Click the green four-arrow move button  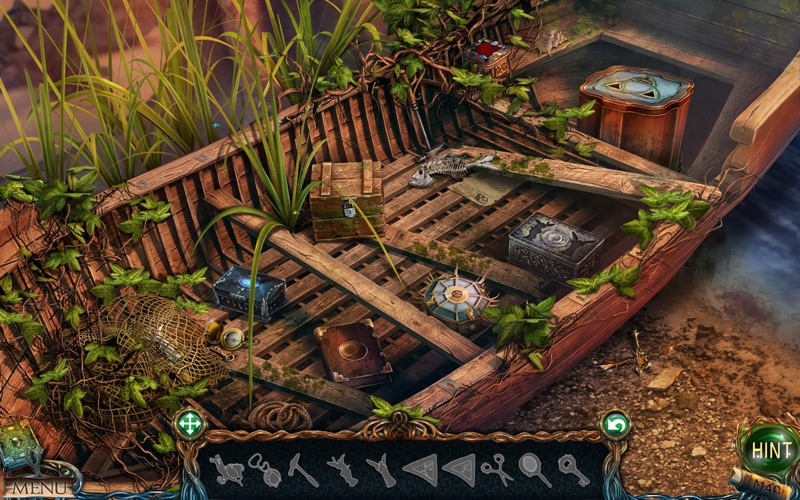(189, 424)
